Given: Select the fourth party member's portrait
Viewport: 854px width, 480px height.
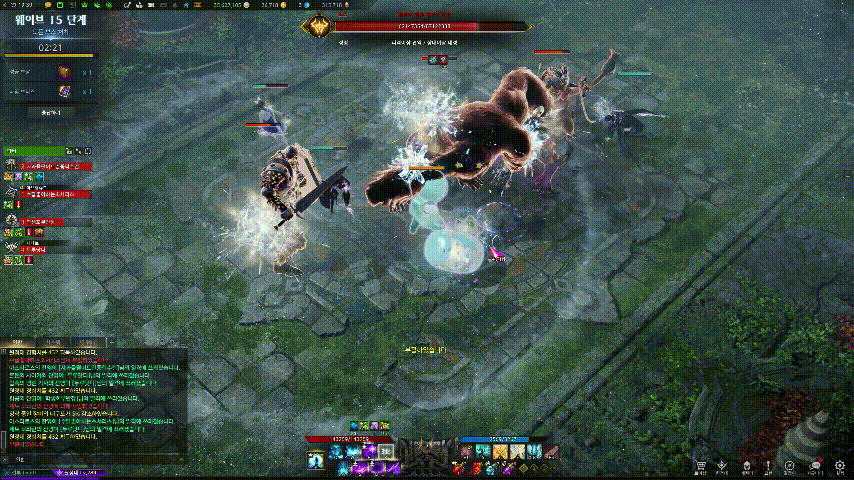Looking at the screenshot, I should (11, 246).
